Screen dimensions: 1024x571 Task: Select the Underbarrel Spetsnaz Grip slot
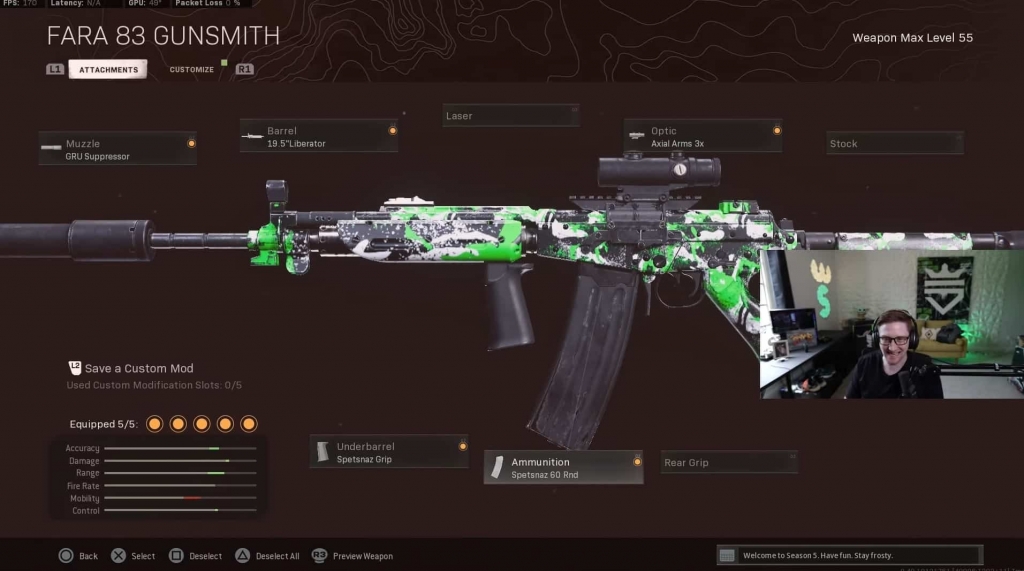pos(388,452)
